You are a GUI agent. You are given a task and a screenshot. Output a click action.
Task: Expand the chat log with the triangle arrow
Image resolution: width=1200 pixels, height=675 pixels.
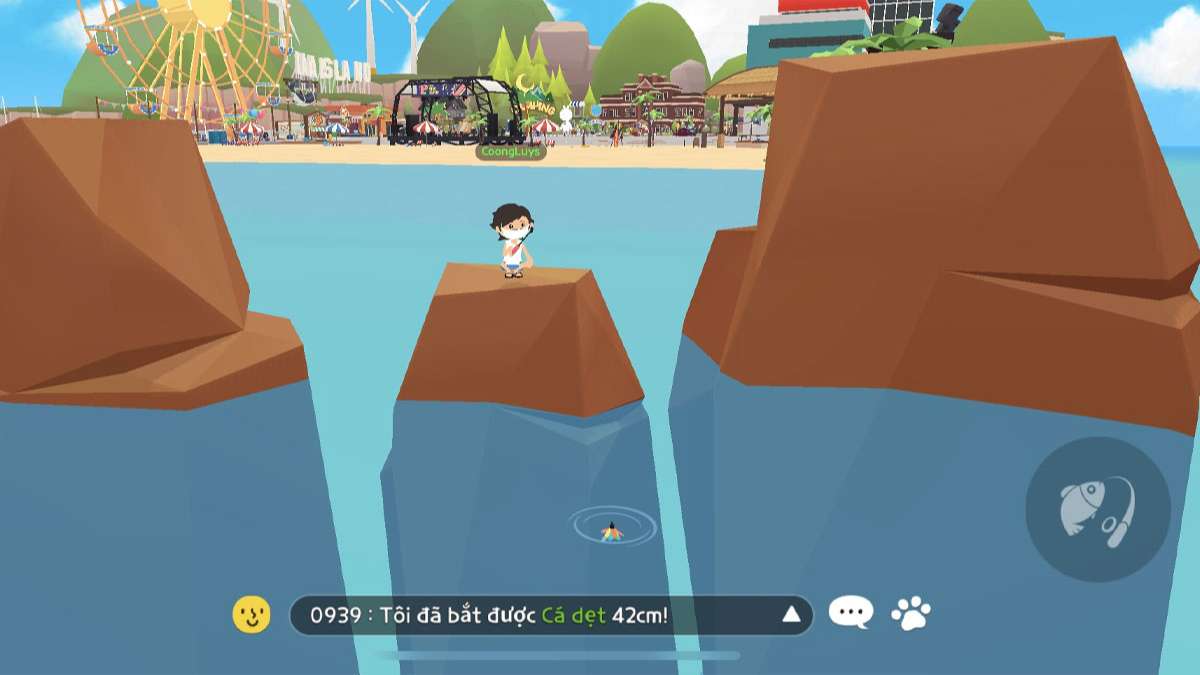pyautogui.click(x=791, y=614)
